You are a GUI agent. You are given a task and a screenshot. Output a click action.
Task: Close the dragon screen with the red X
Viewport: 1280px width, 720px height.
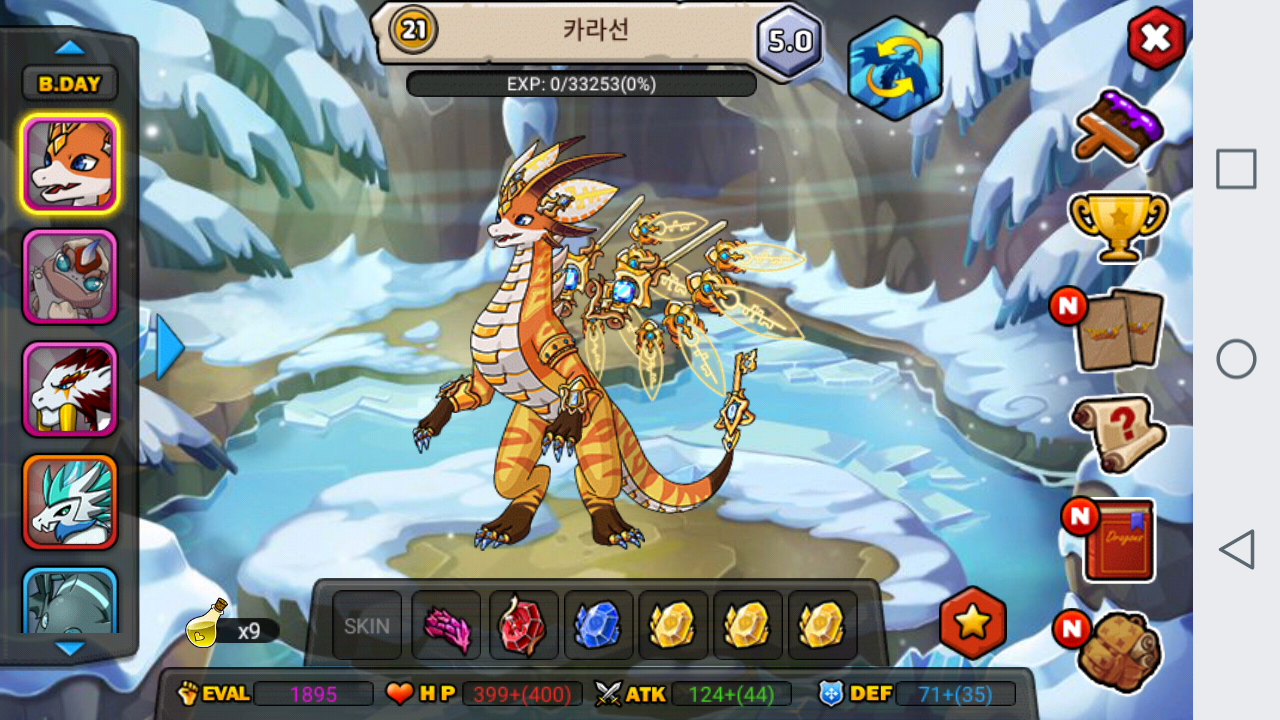(1156, 39)
